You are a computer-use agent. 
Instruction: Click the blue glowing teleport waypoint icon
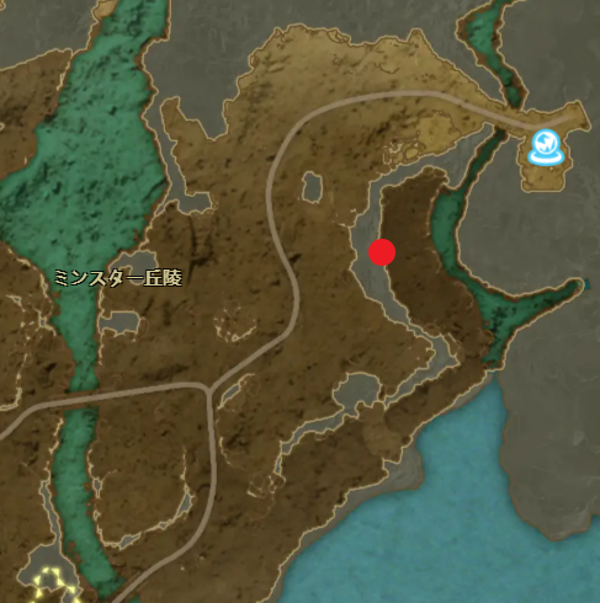coord(545,148)
